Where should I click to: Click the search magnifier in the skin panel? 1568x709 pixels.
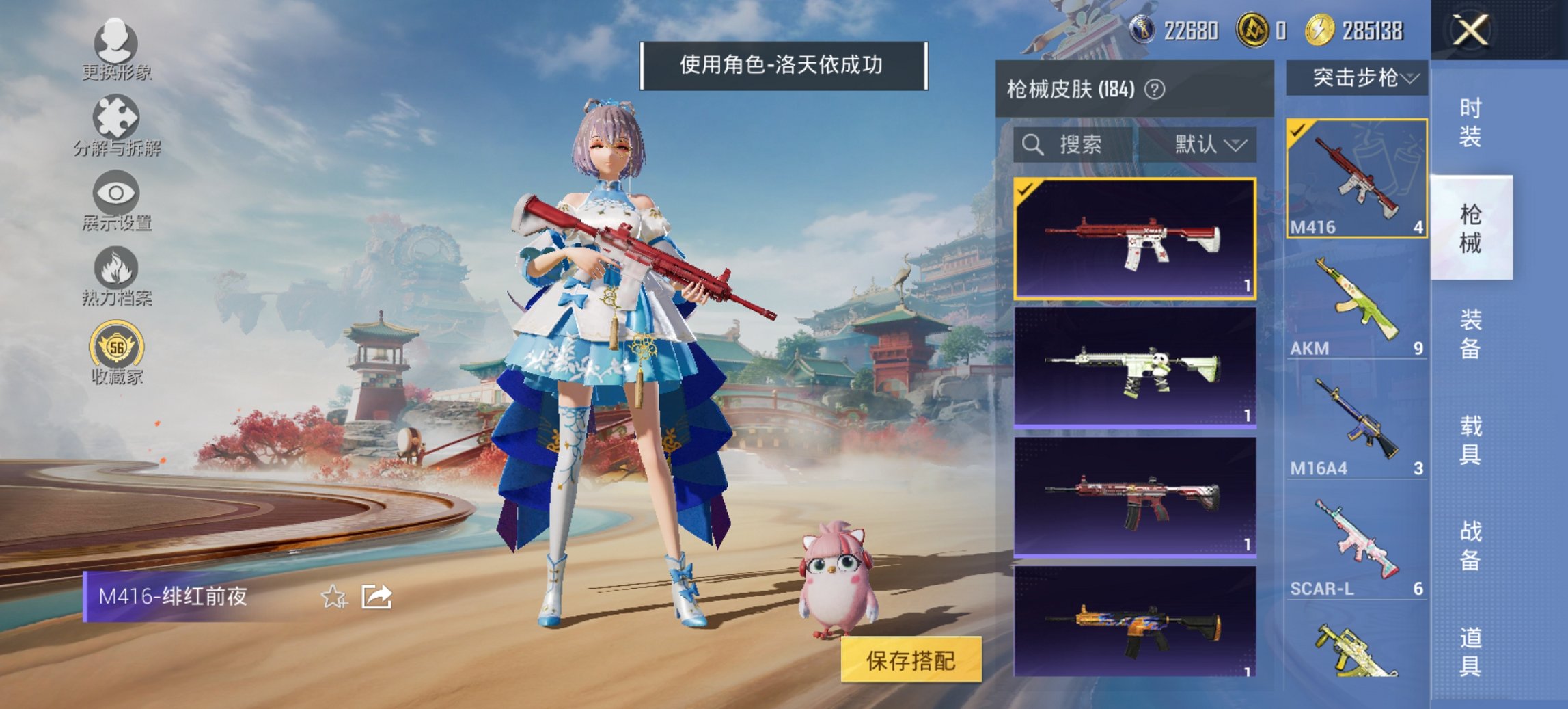(1032, 146)
